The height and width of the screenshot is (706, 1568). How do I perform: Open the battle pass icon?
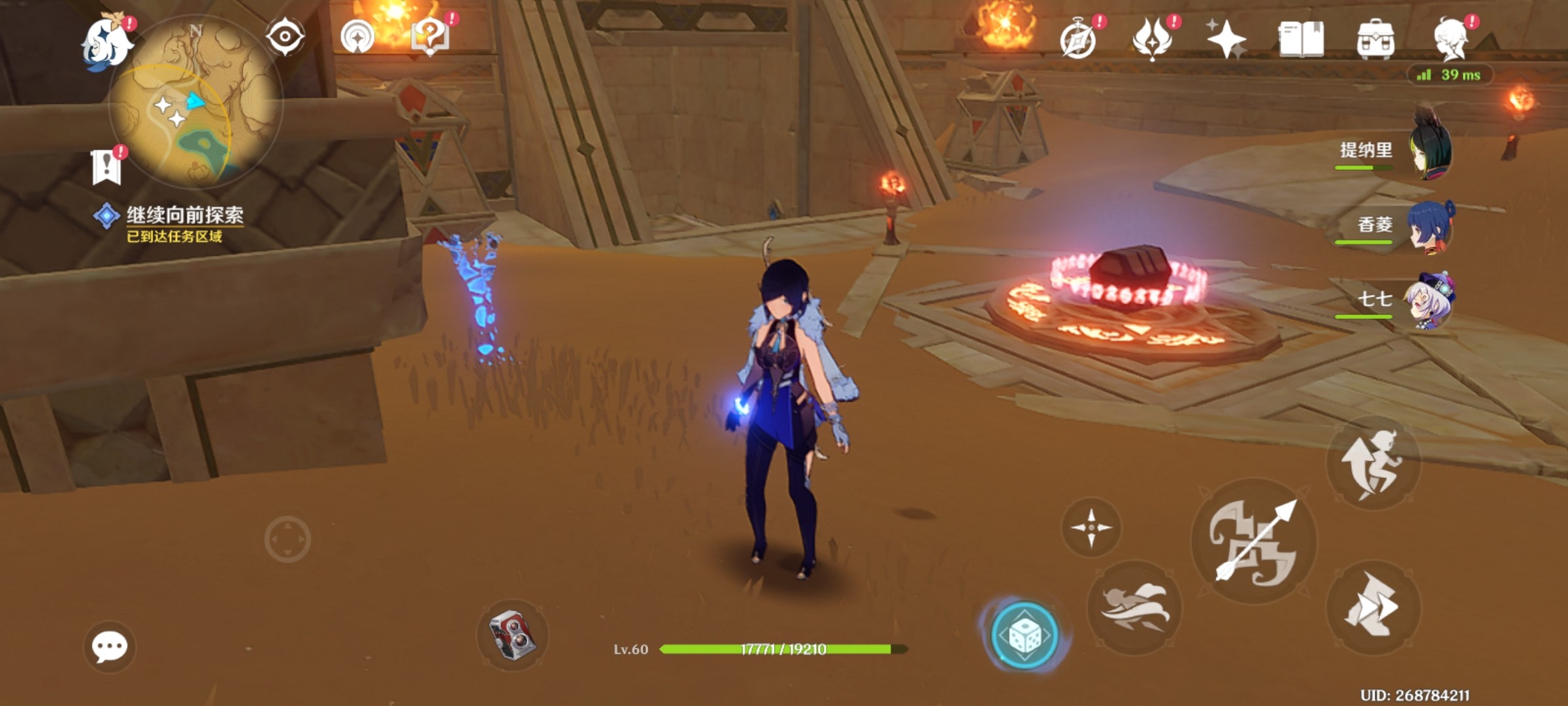pos(1152,39)
